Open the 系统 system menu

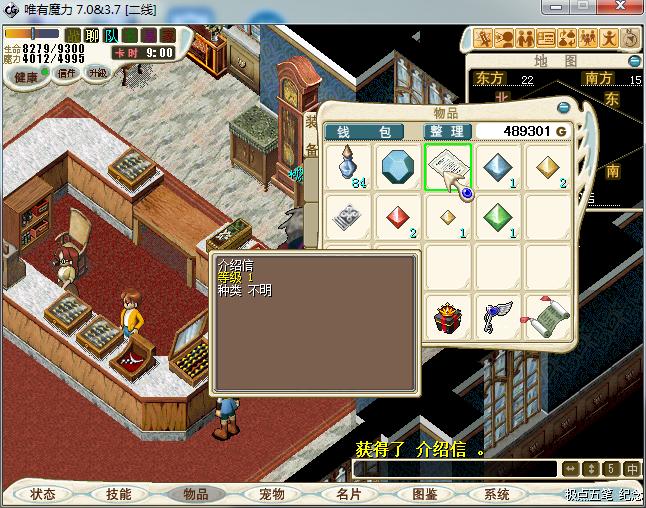497,494
